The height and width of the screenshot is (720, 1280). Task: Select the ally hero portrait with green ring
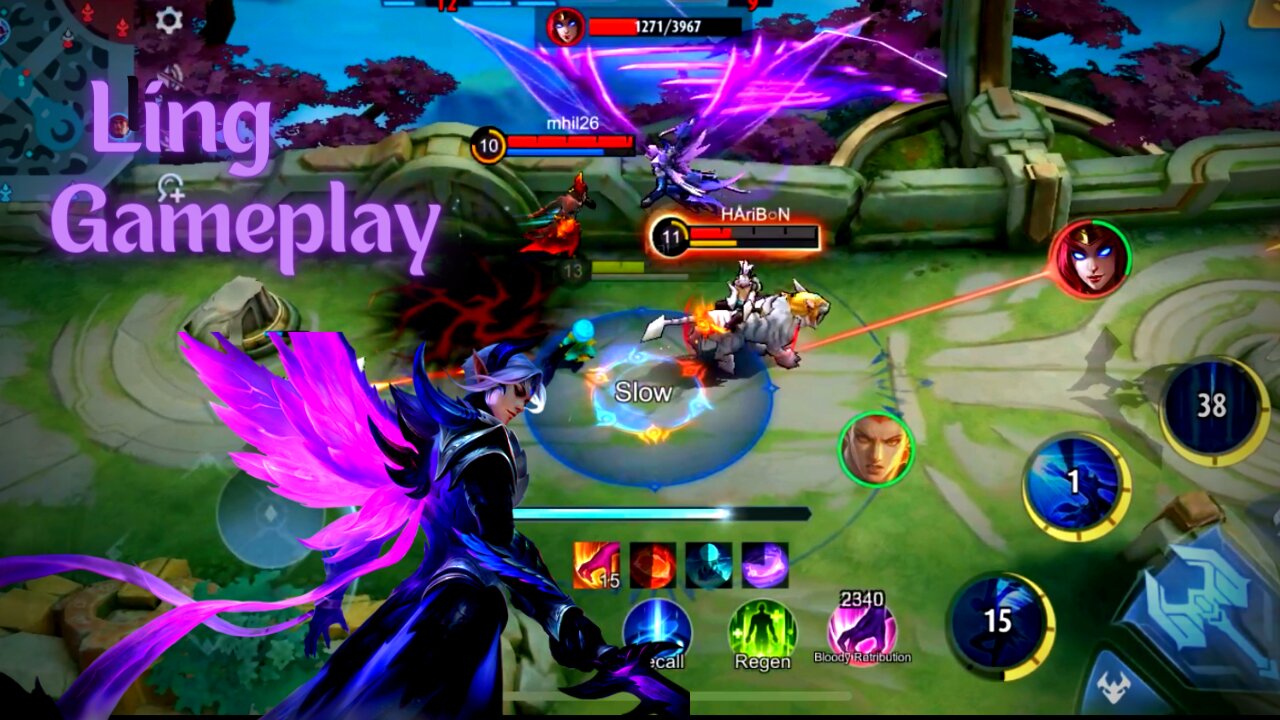[x=878, y=445]
